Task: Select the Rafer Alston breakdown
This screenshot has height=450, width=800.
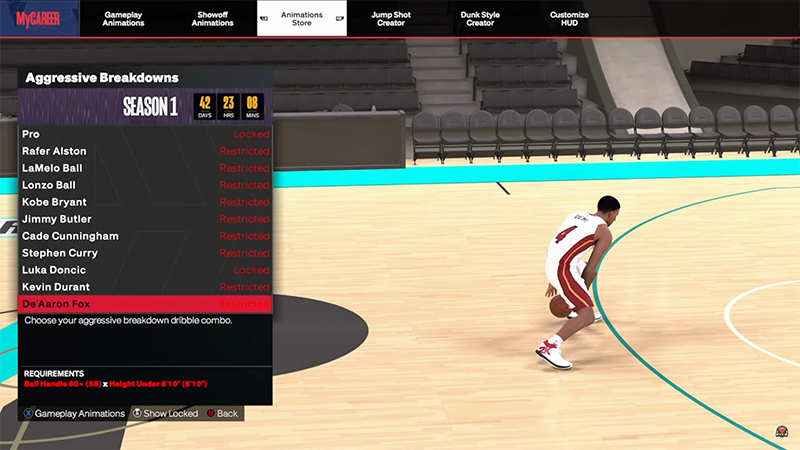Action: click(145, 151)
